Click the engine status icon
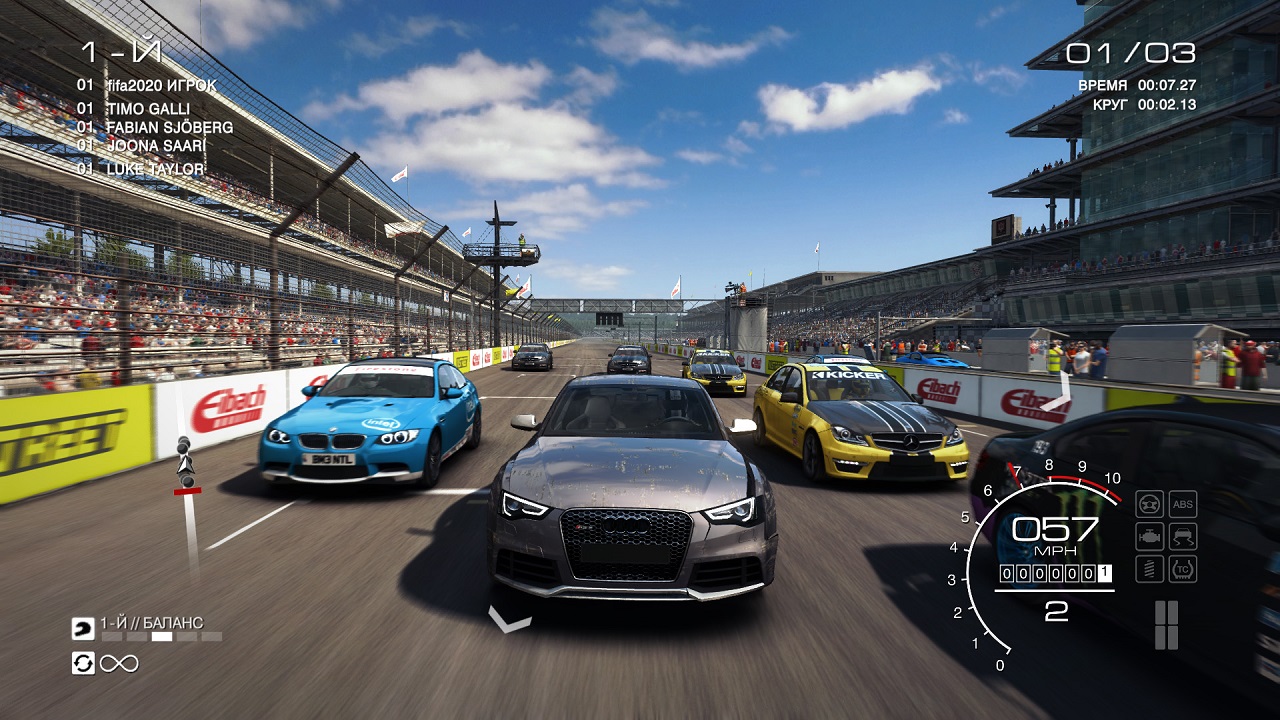This screenshot has width=1280, height=720. click(1150, 537)
